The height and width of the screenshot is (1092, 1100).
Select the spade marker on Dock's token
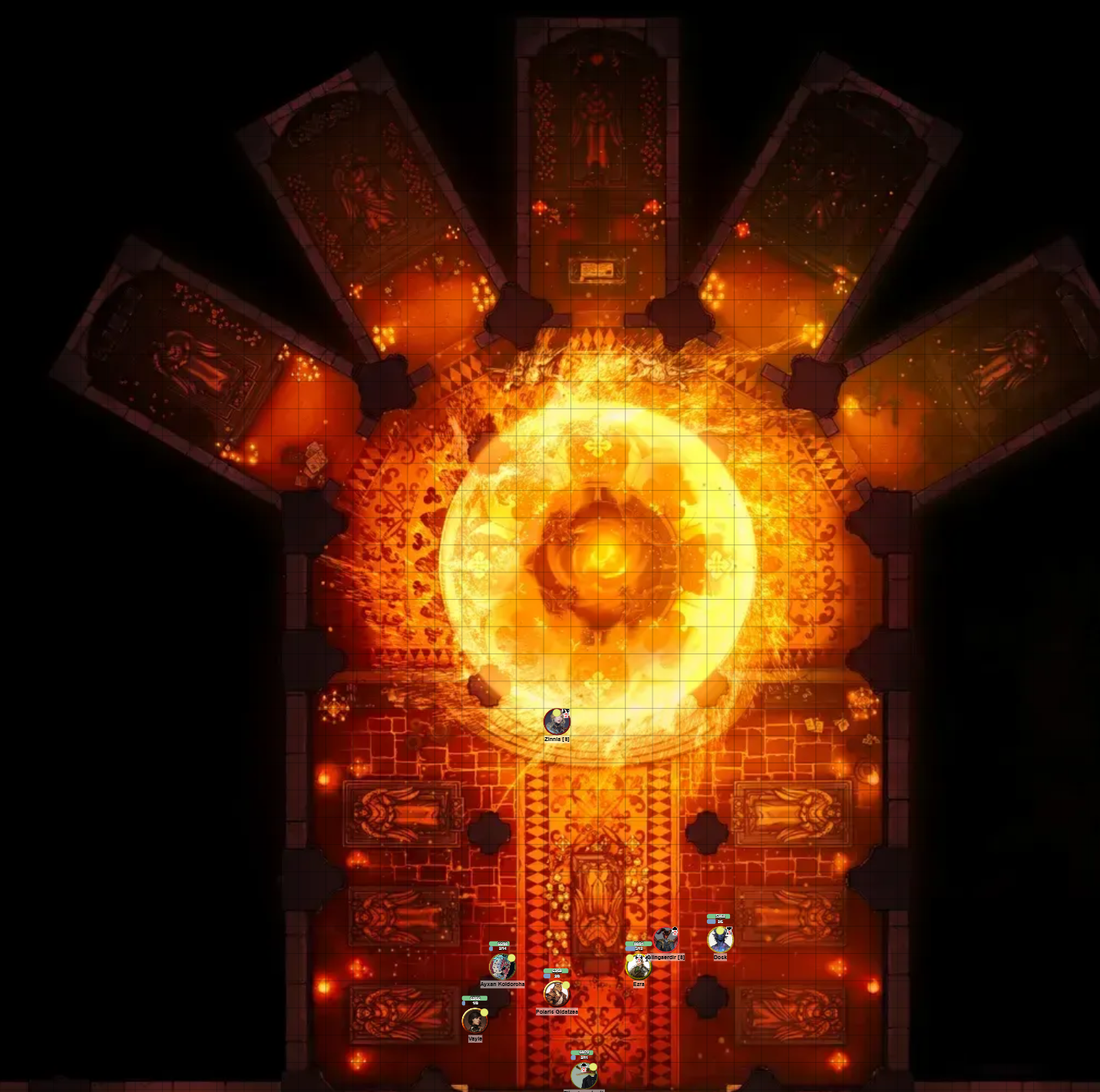728,932
